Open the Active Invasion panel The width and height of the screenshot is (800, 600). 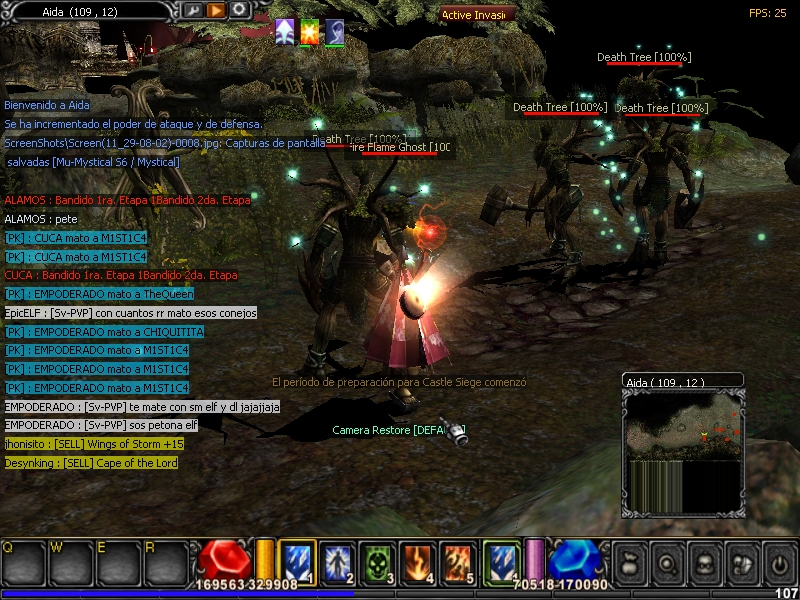pyautogui.click(x=478, y=15)
